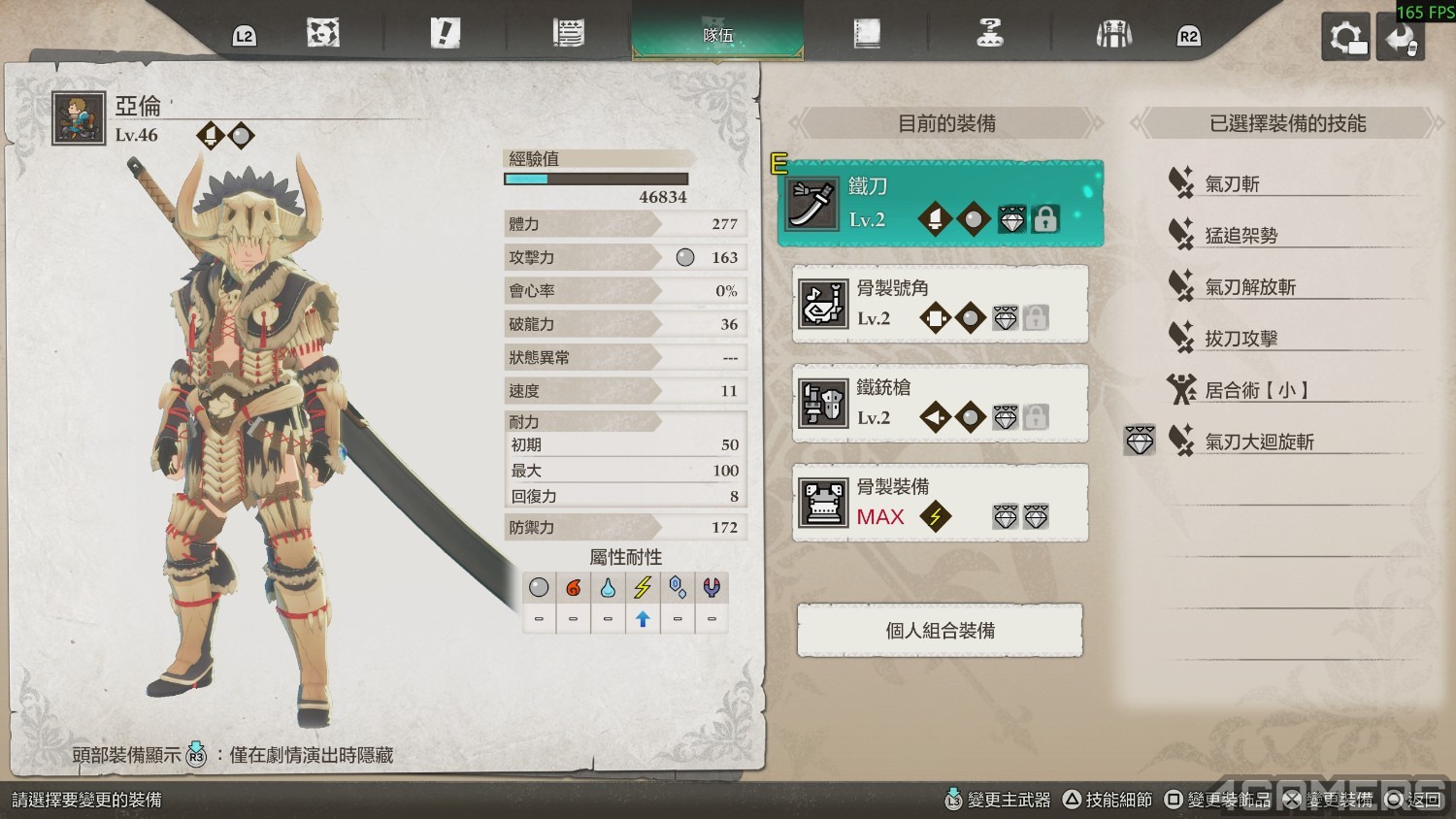Open 個人組合裝備 loadouts
The image size is (1456, 819).
940,631
